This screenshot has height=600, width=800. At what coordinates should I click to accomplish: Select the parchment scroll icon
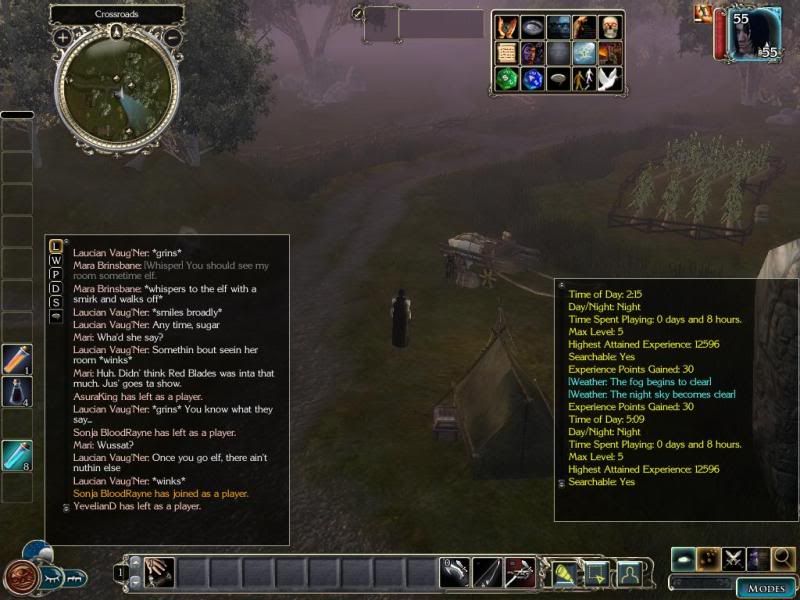506,54
